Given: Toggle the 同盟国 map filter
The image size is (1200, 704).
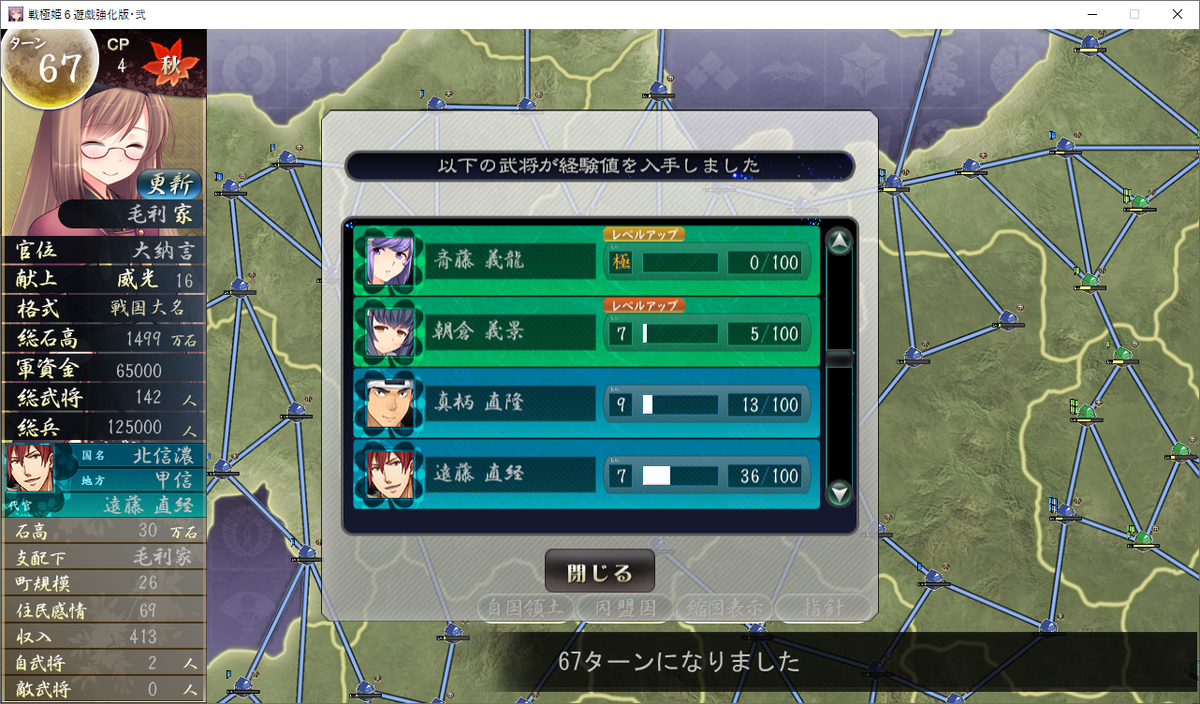Looking at the screenshot, I should click(624, 607).
